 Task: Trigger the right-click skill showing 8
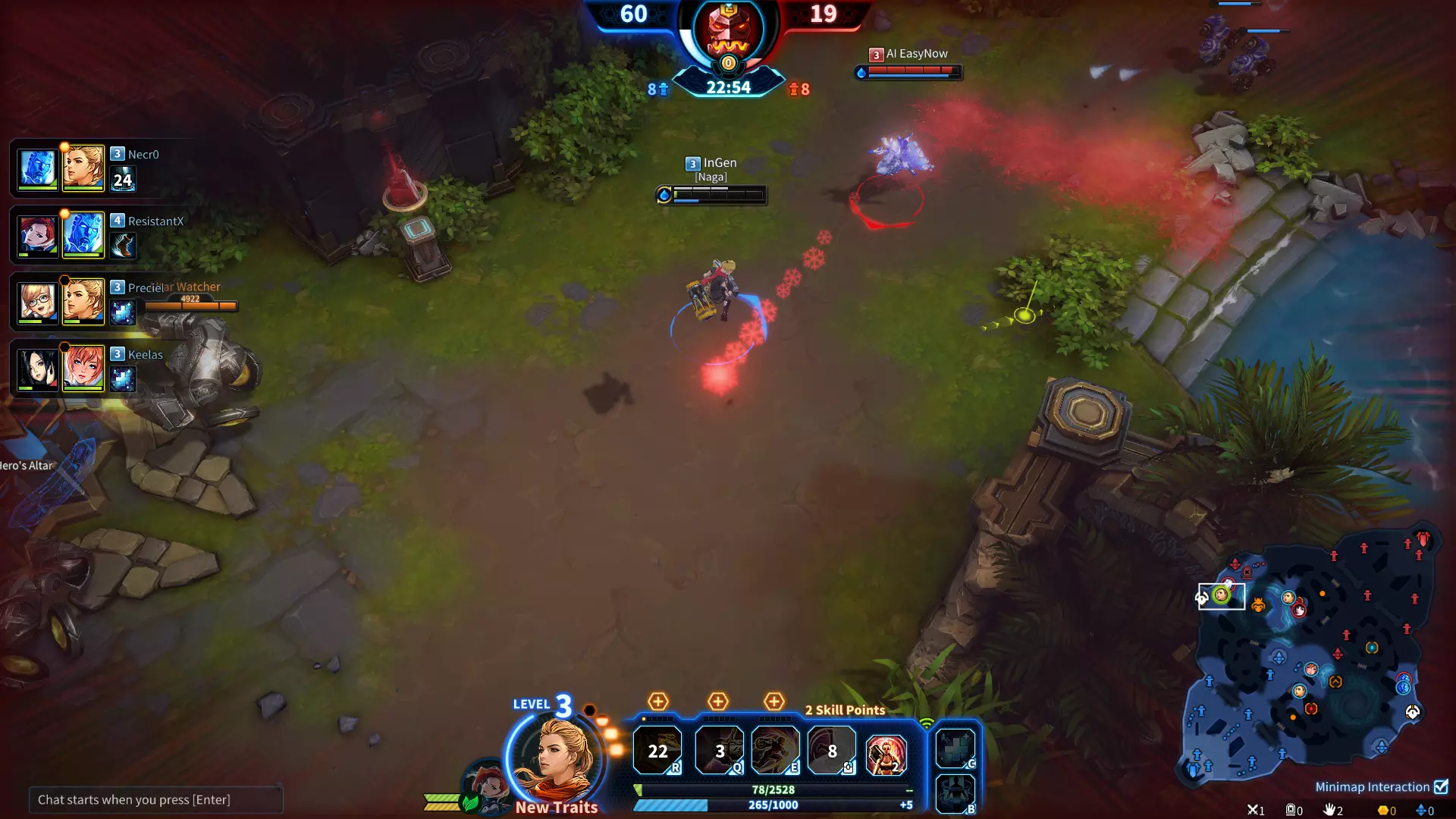click(832, 751)
